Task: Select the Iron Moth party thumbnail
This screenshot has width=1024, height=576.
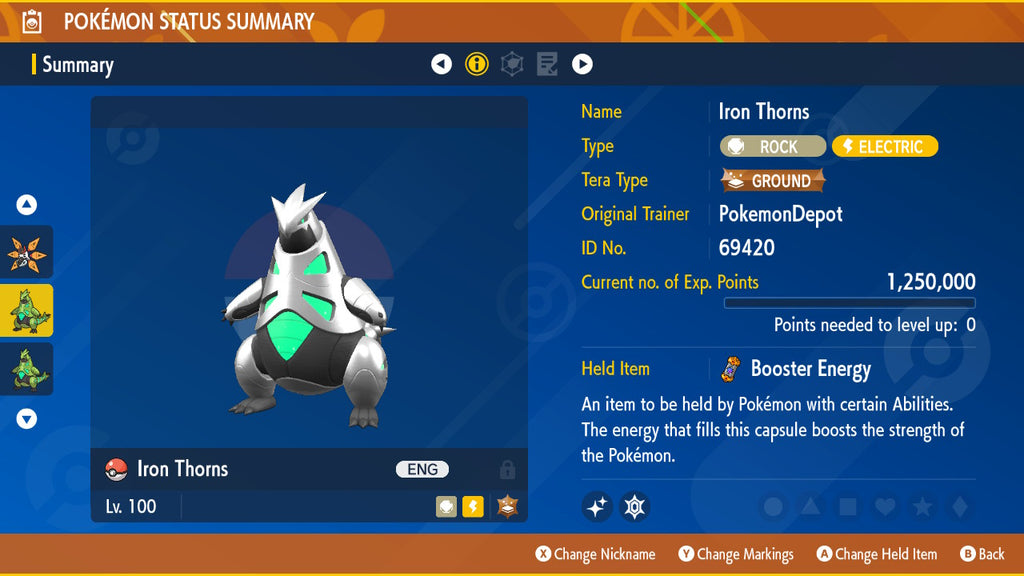Action: pos(26,252)
